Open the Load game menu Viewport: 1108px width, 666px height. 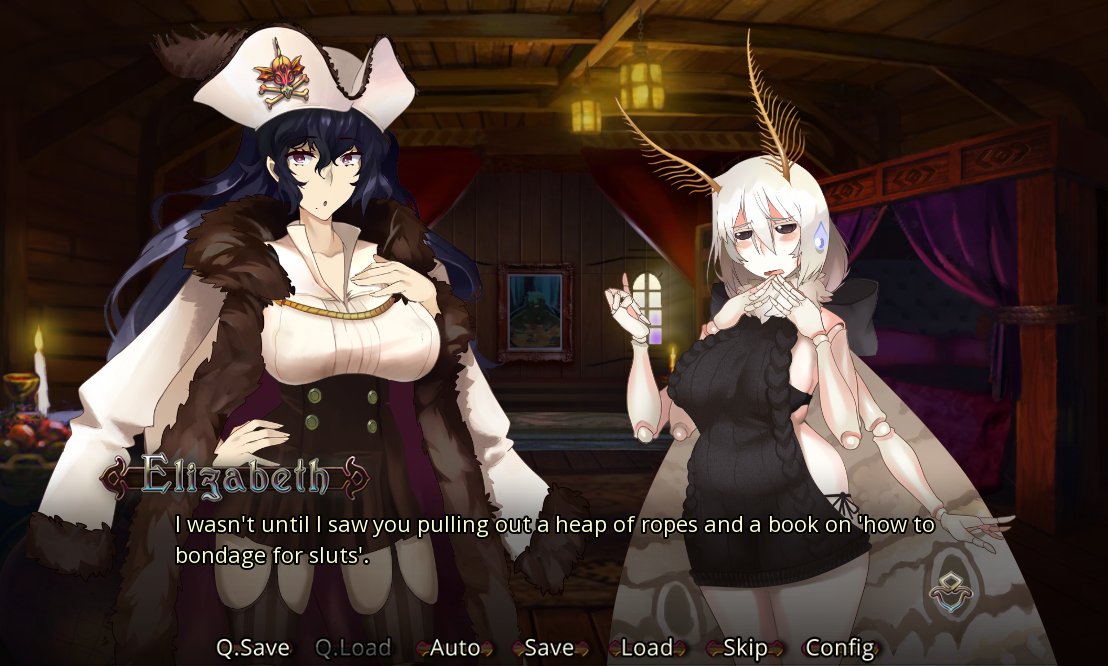coord(646,648)
